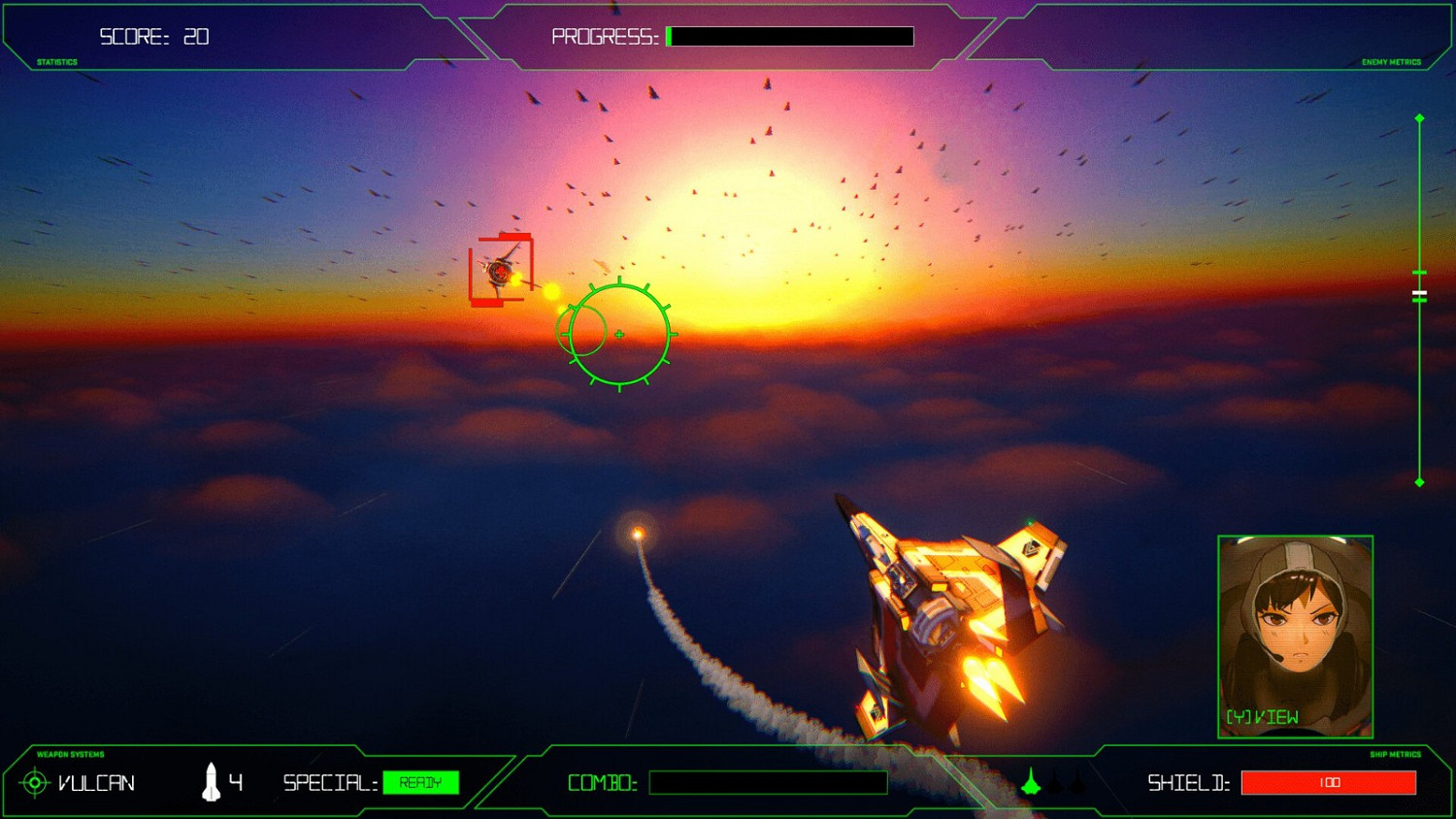
Task: Select the Vulcan crosshair weapon icon
Action: coord(35,782)
